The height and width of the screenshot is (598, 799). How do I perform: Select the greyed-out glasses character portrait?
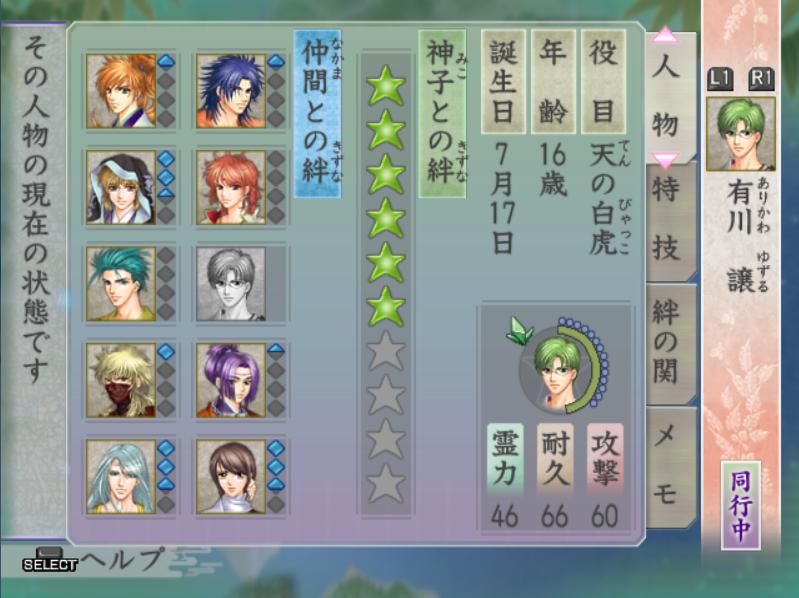[230, 283]
